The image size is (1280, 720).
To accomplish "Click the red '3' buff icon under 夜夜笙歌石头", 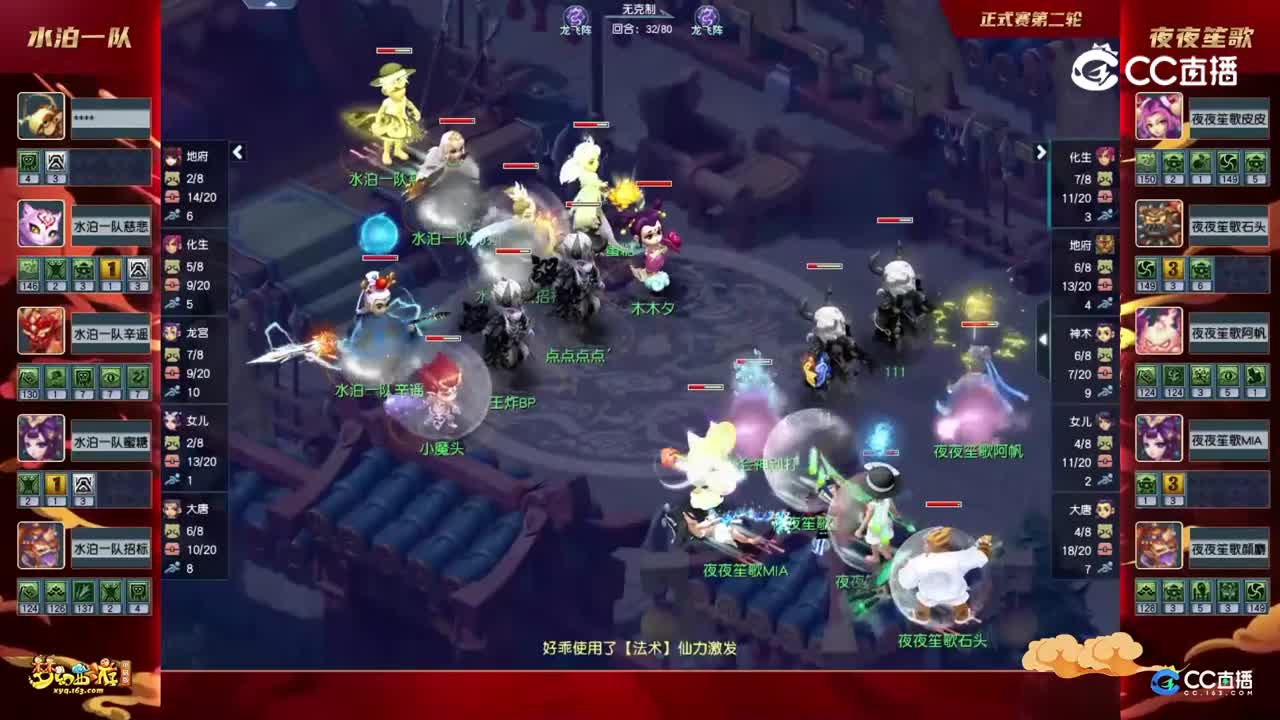I will pos(1172,268).
